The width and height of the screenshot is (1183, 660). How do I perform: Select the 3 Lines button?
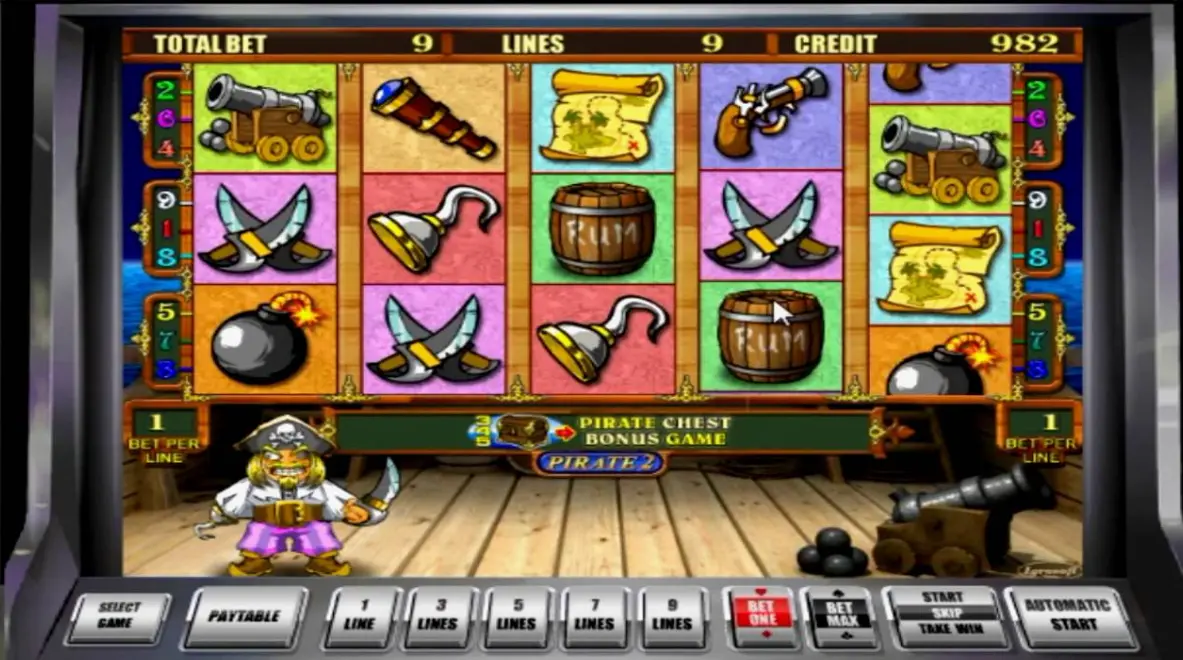coord(439,616)
